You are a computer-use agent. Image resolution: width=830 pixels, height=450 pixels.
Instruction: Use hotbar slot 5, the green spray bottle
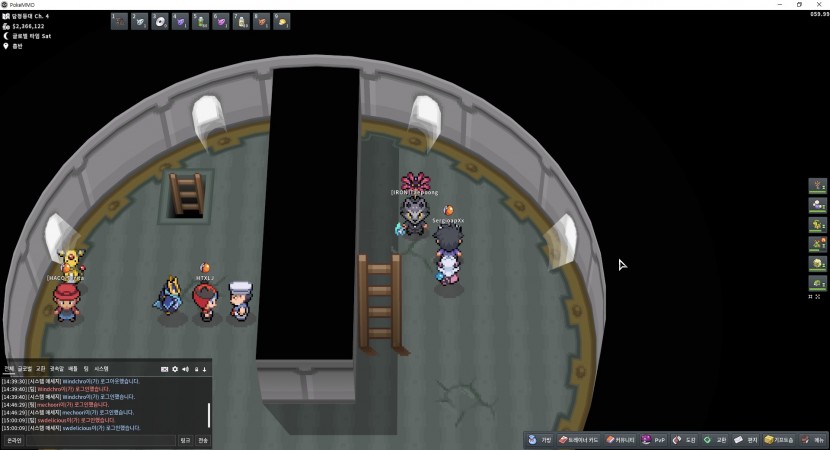(x=200, y=21)
